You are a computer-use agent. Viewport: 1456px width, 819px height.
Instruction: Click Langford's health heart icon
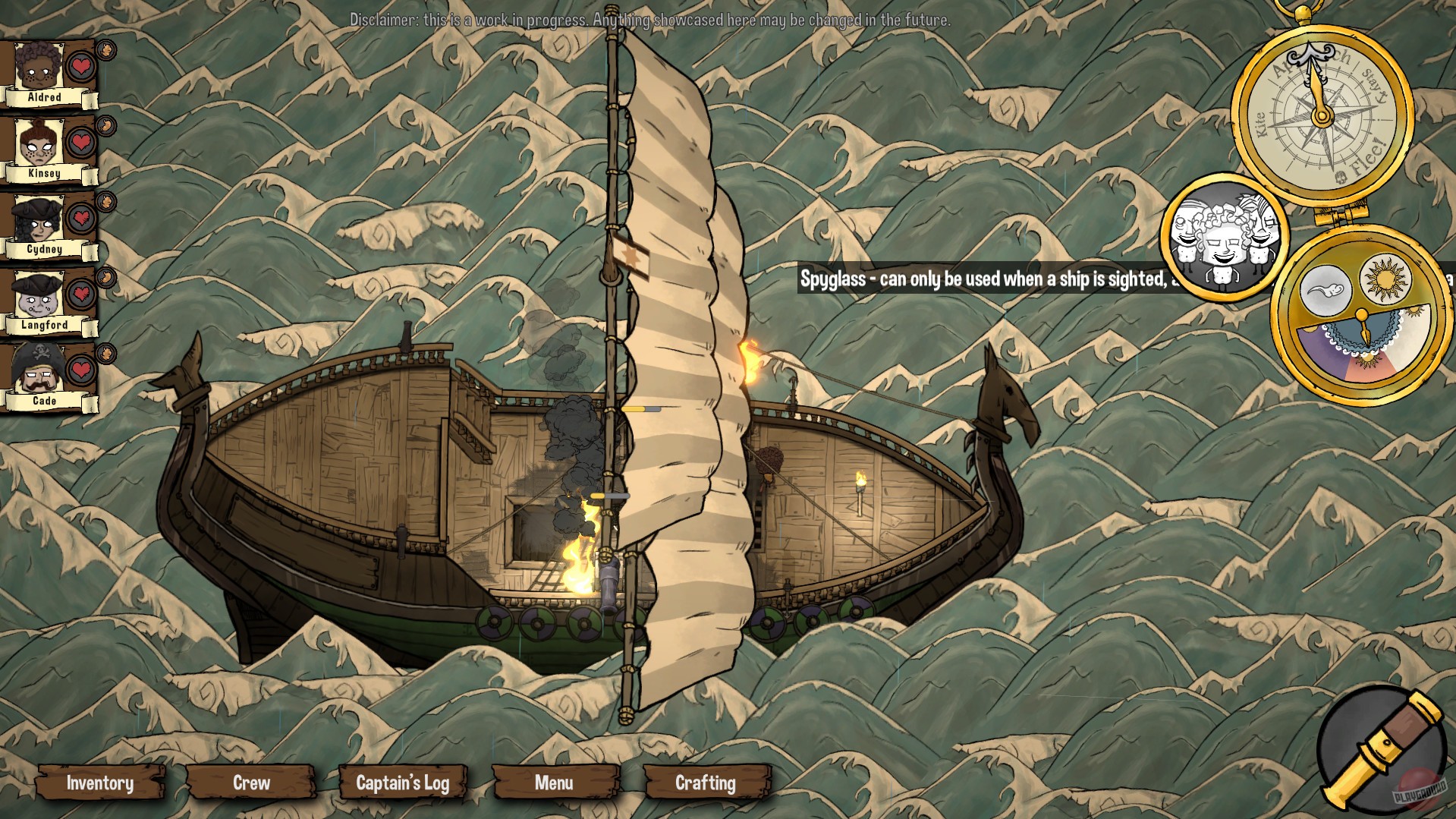[x=80, y=294]
